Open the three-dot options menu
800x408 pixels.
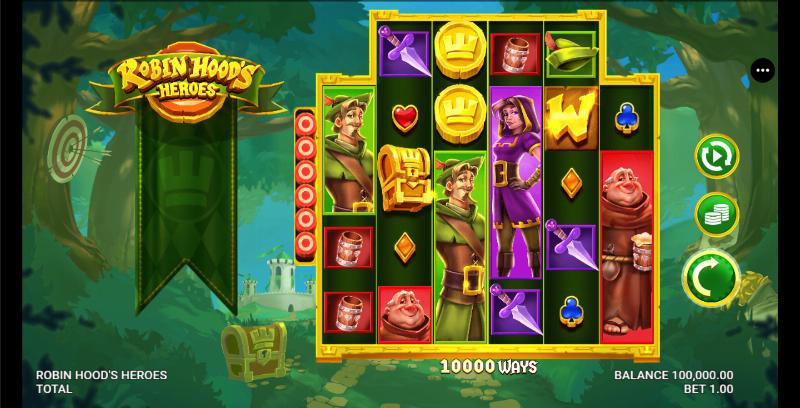click(764, 71)
